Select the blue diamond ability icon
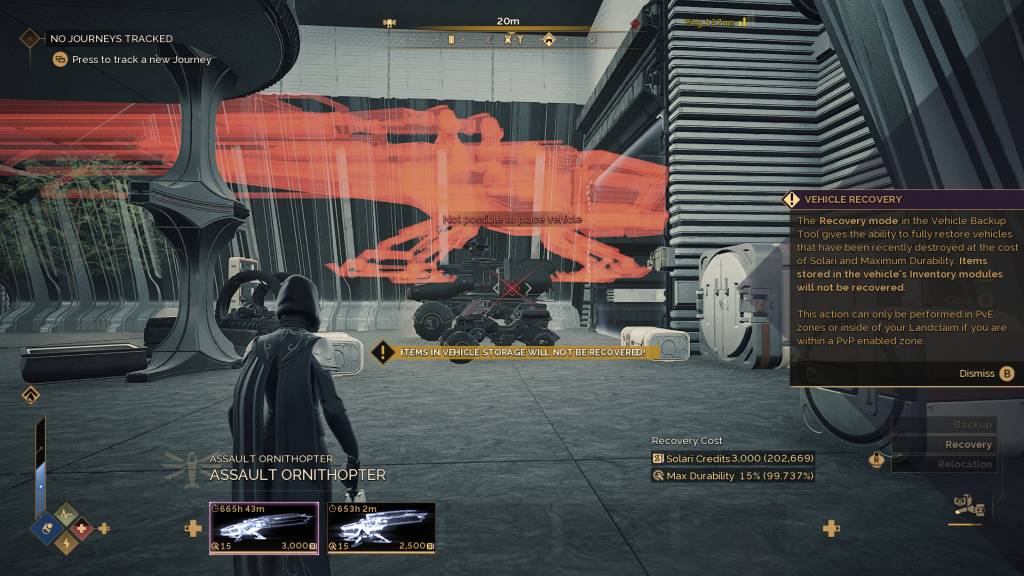The height and width of the screenshot is (576, 1024). tap(49, 528)
